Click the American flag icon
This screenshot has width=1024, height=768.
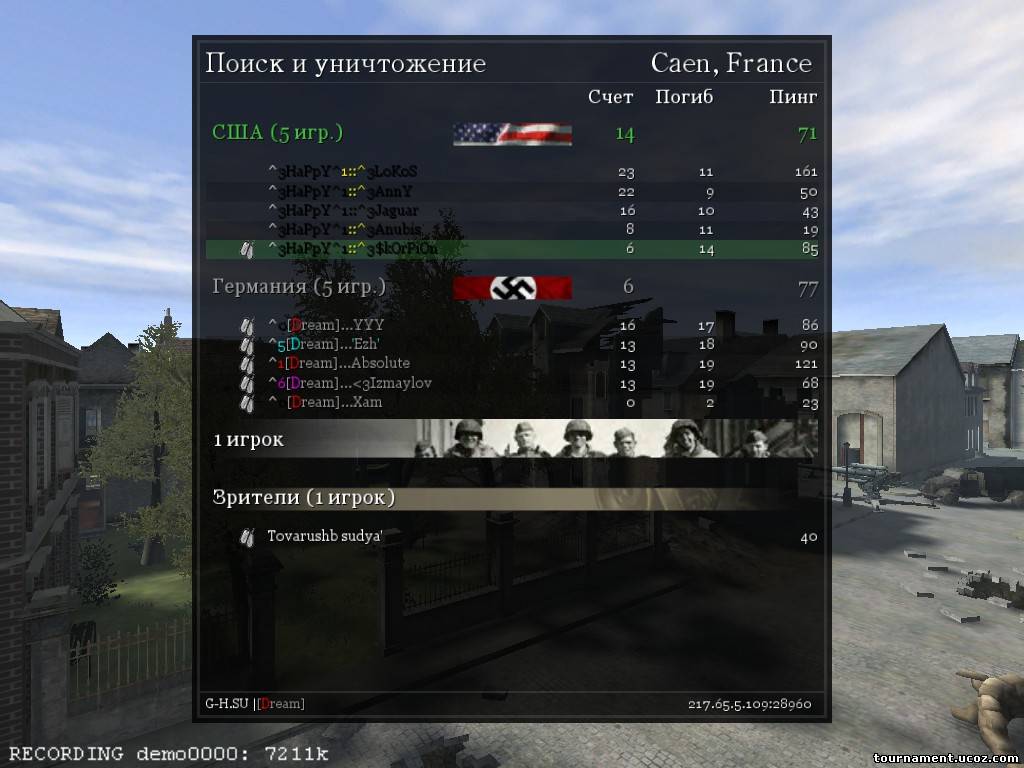click(x=512, y=134)
